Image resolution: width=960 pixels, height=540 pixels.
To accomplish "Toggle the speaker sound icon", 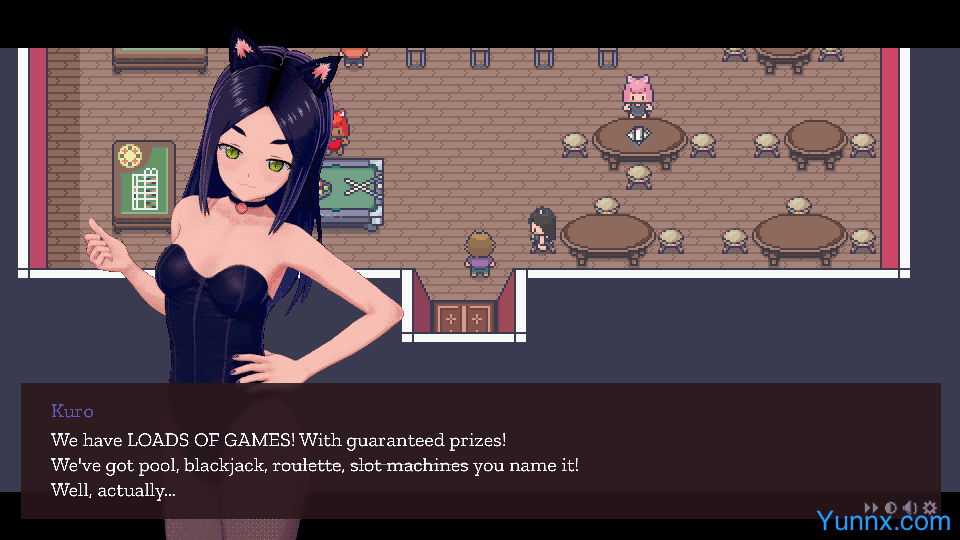I will tap(910, 508).
